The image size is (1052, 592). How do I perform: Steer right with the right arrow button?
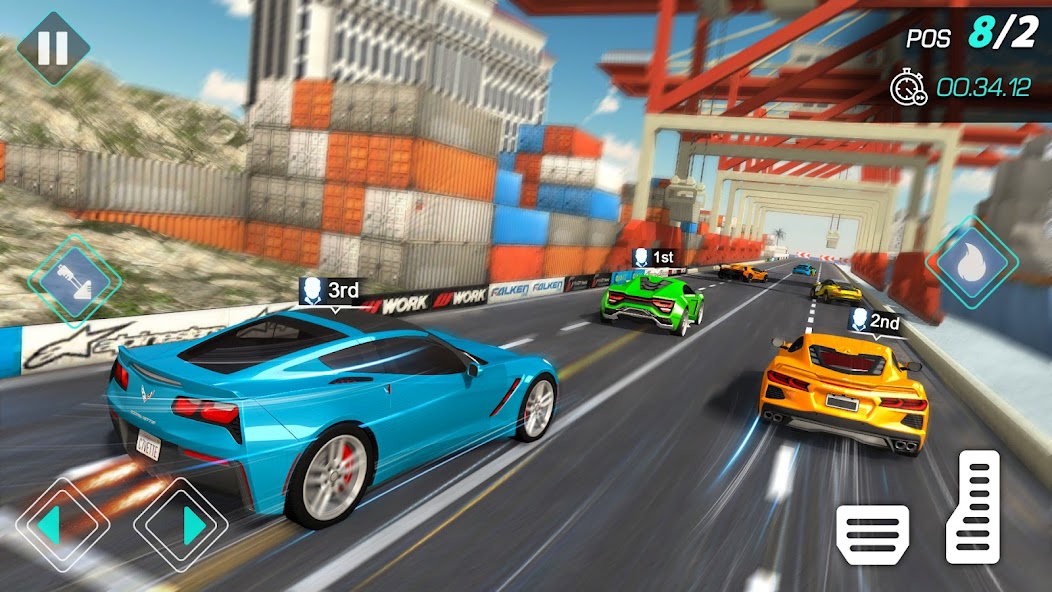coord(180,524)
